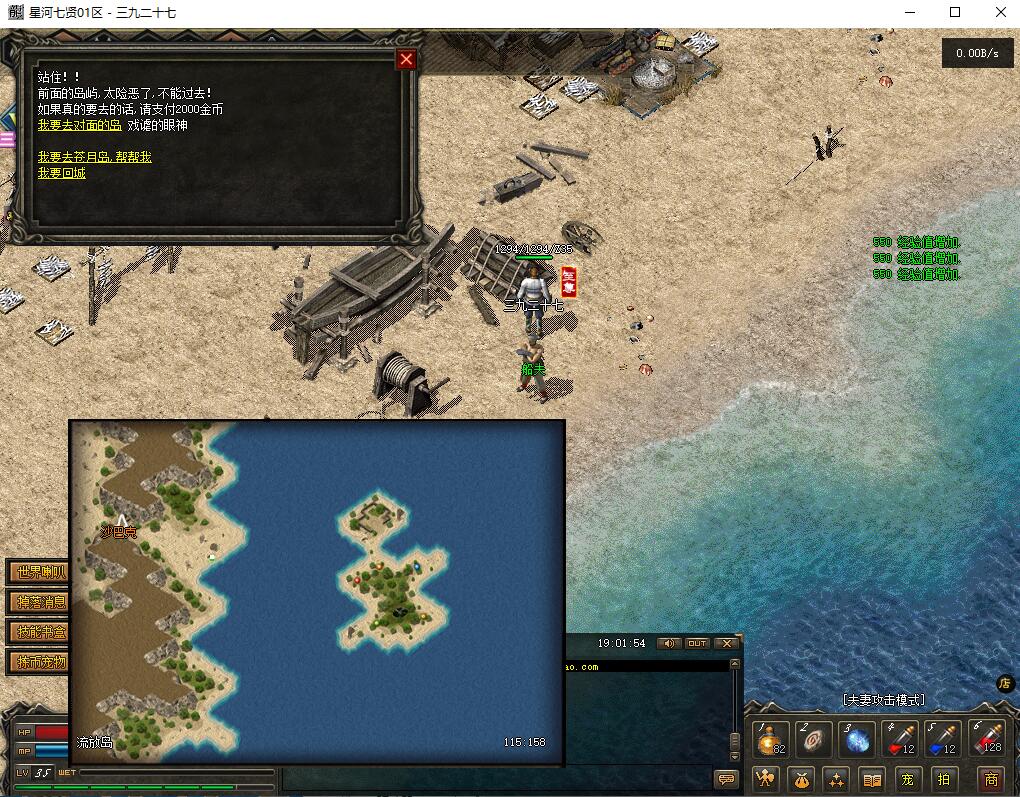Open the bag inventory icon
This screenshot has width=1020, height=797.
(801, 779)
